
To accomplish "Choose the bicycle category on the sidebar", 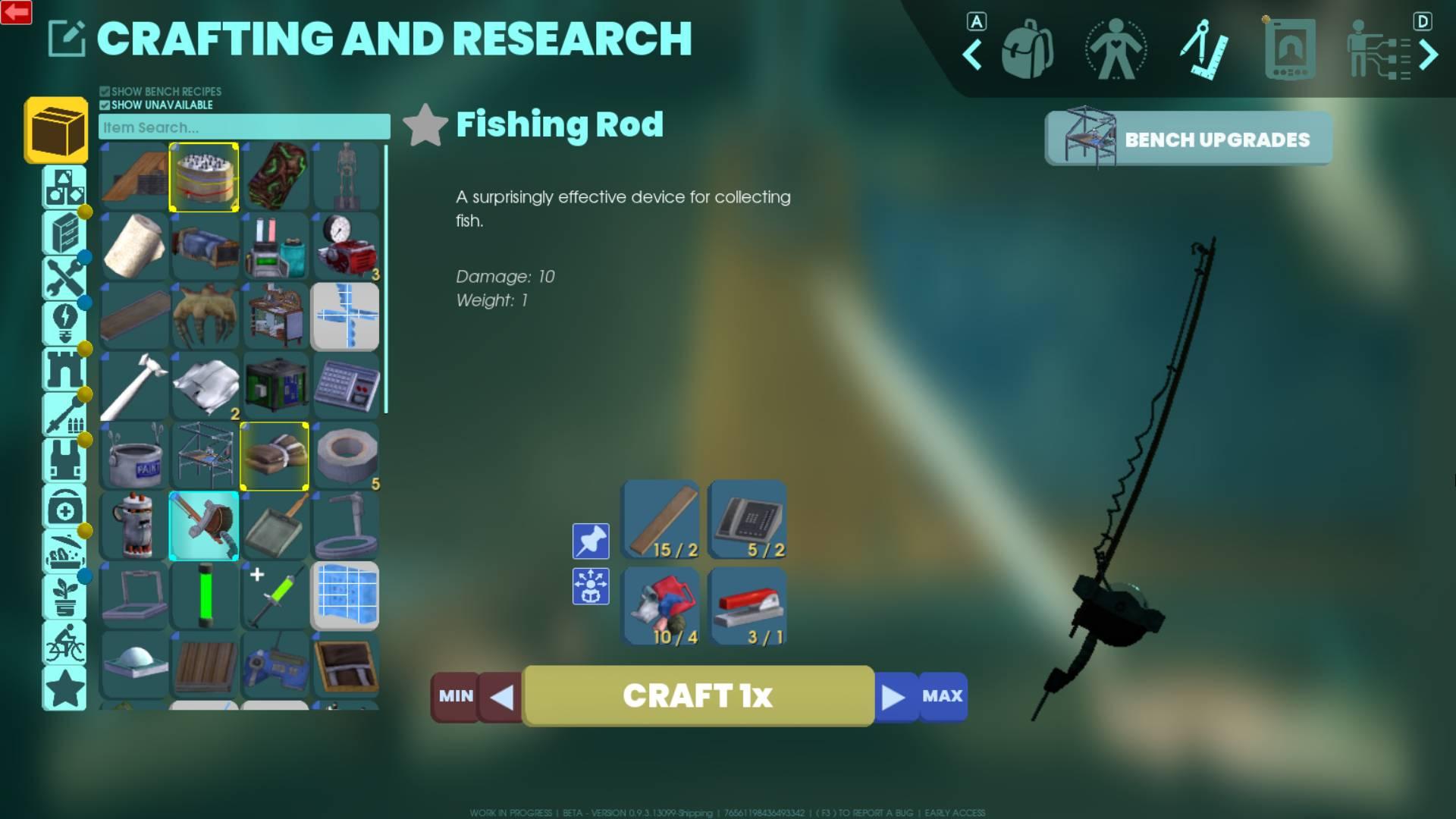I will [64, 643].
